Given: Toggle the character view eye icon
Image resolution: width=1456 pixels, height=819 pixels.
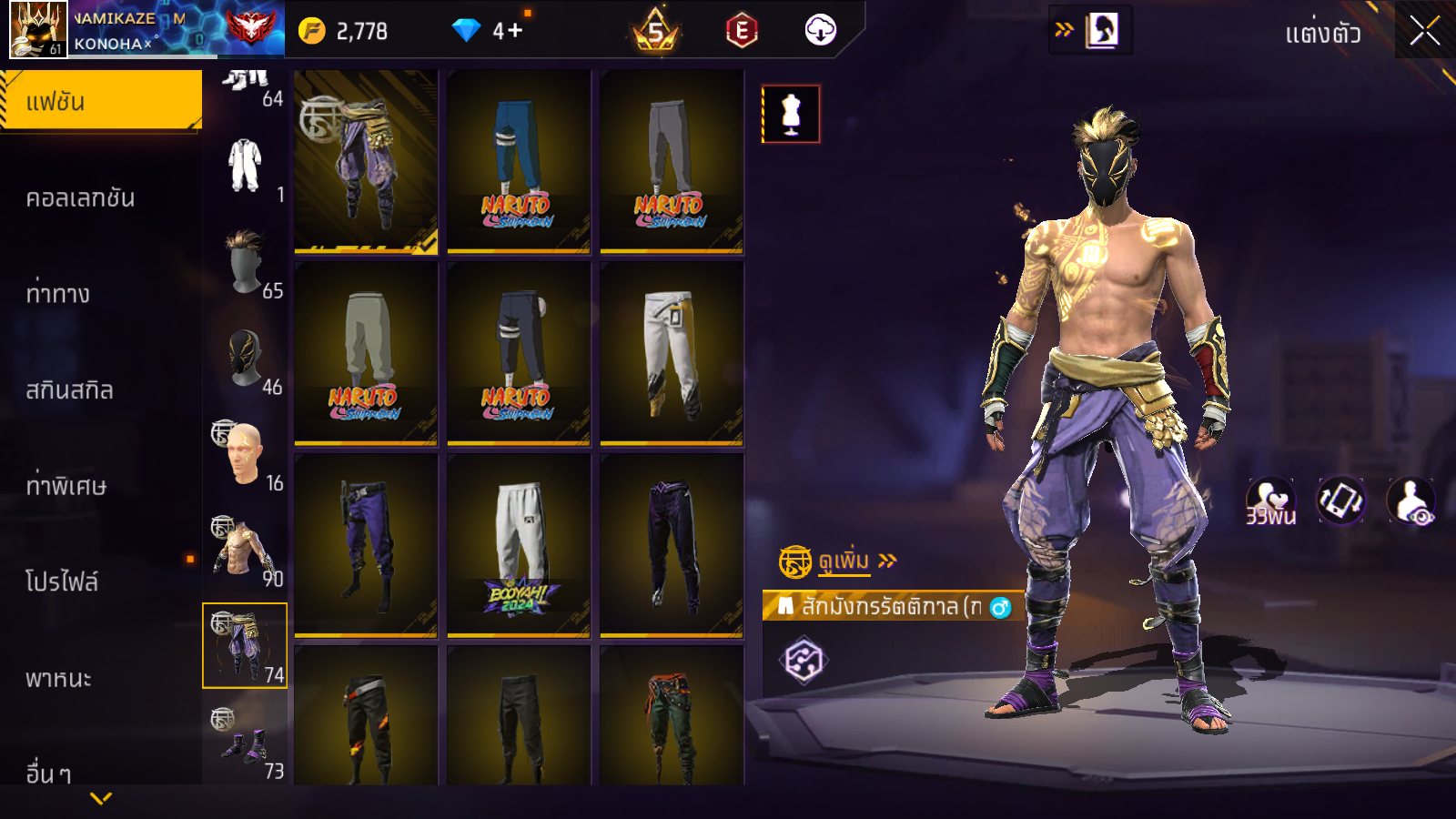Looking at the screenshot, I should pos(1411,501).
